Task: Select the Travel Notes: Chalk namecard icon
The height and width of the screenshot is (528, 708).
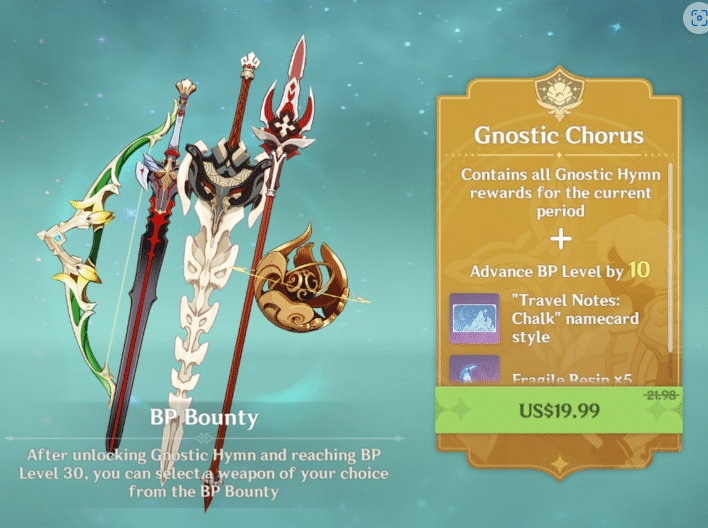Action: 474,318
